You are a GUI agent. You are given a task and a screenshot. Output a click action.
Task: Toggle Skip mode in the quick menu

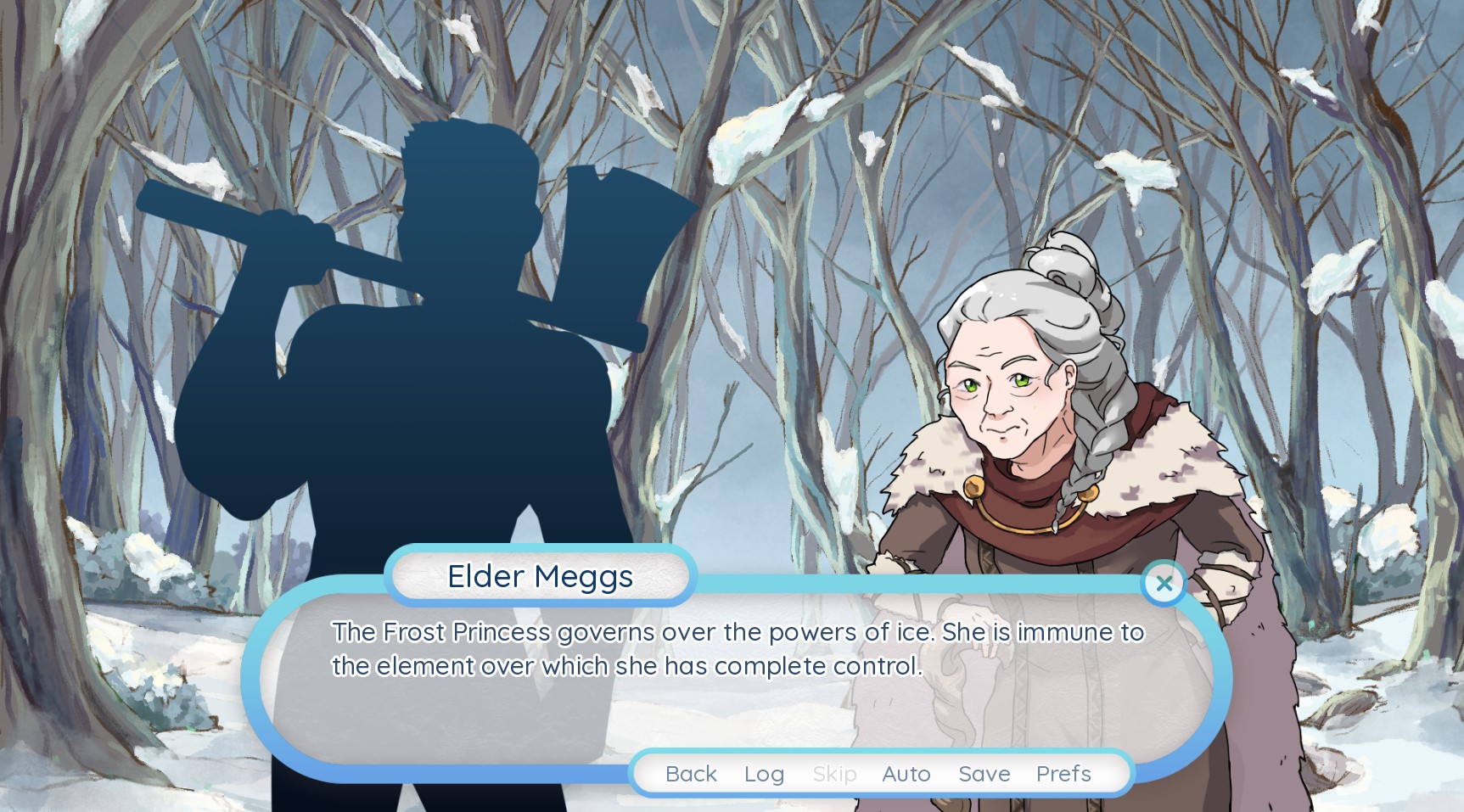click(x=835, y=773)
